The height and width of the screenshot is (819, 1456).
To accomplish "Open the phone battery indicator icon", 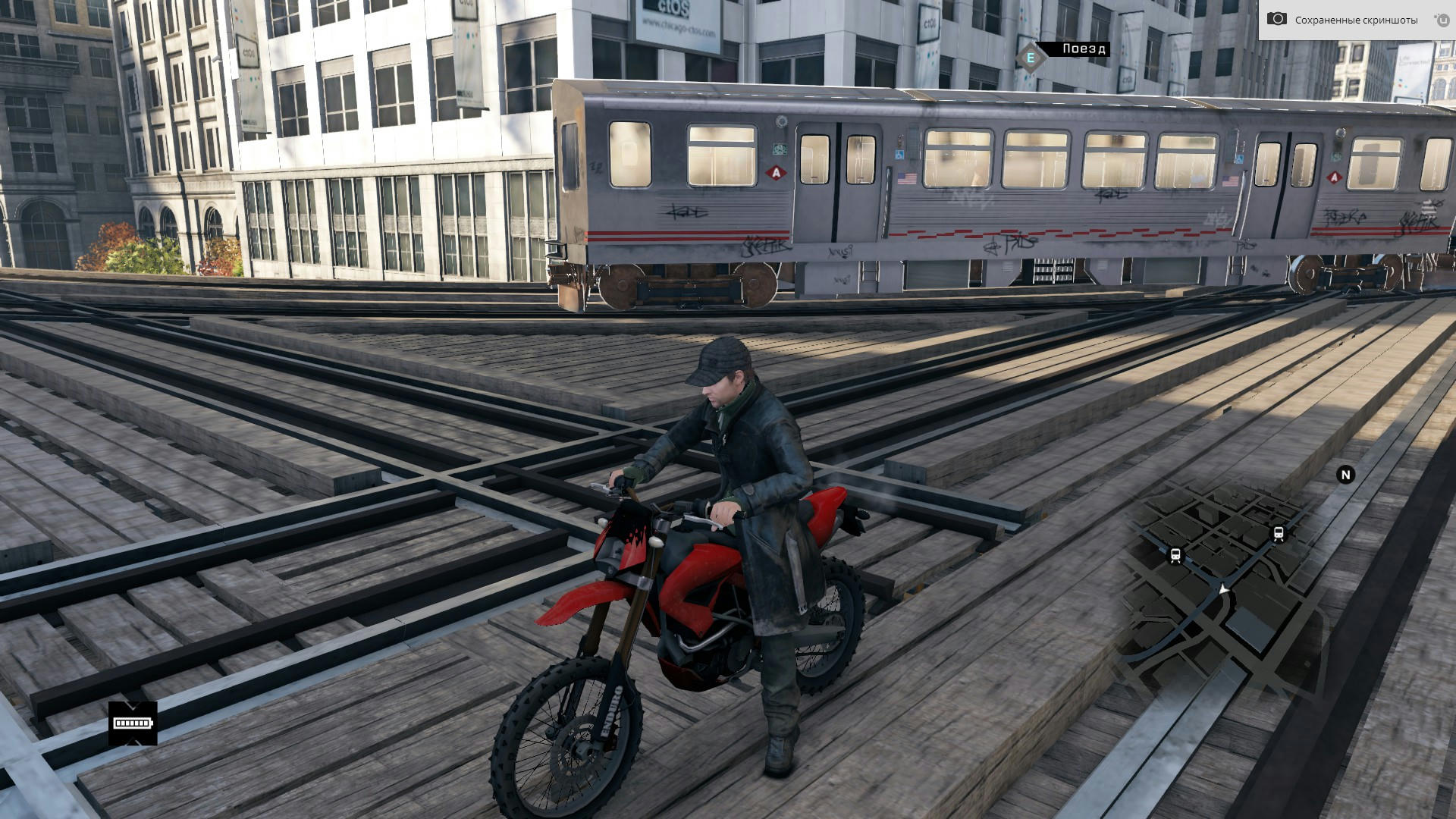I will [x=133, y=723].
